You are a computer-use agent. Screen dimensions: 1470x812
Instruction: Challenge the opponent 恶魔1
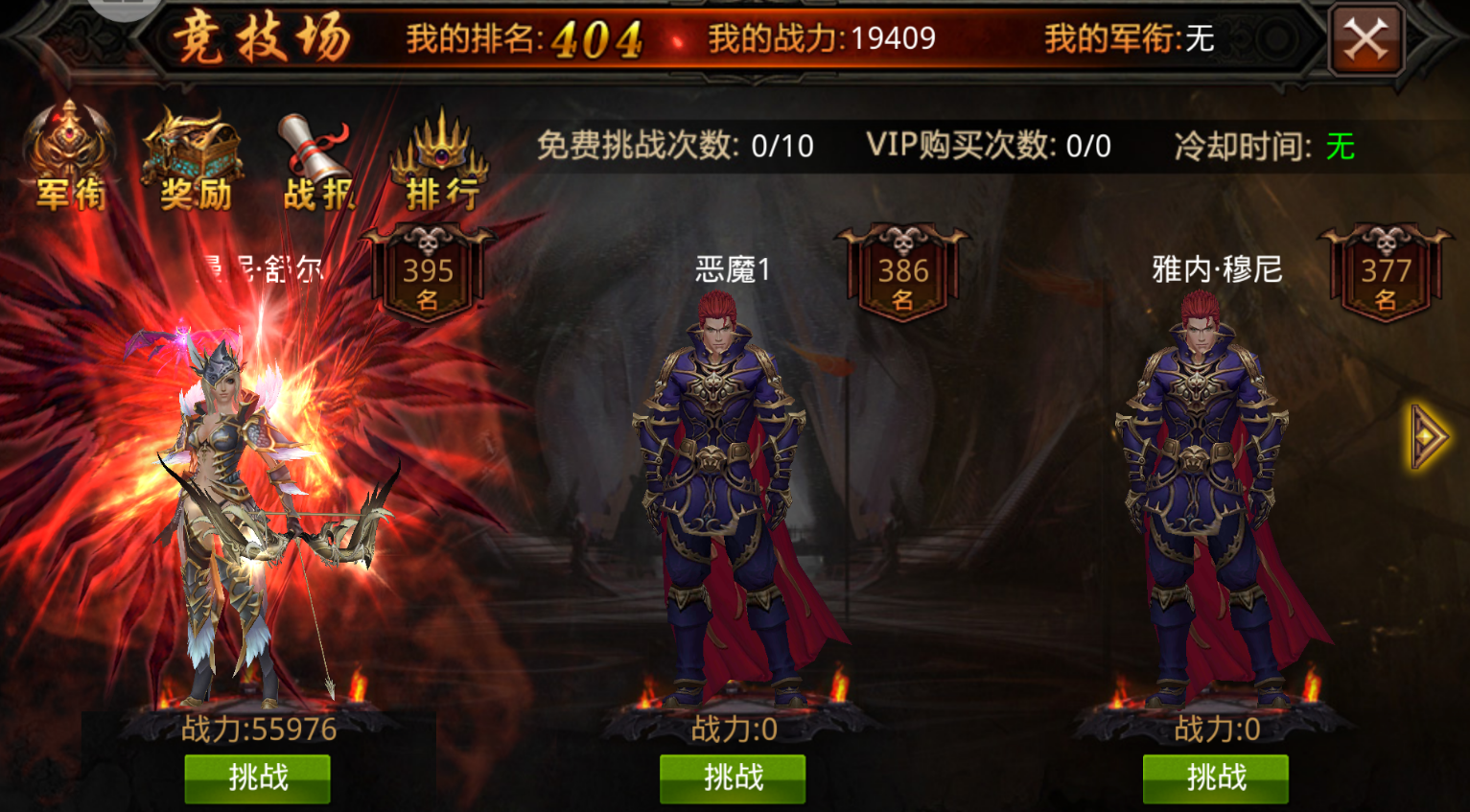[x=732, y=778]
